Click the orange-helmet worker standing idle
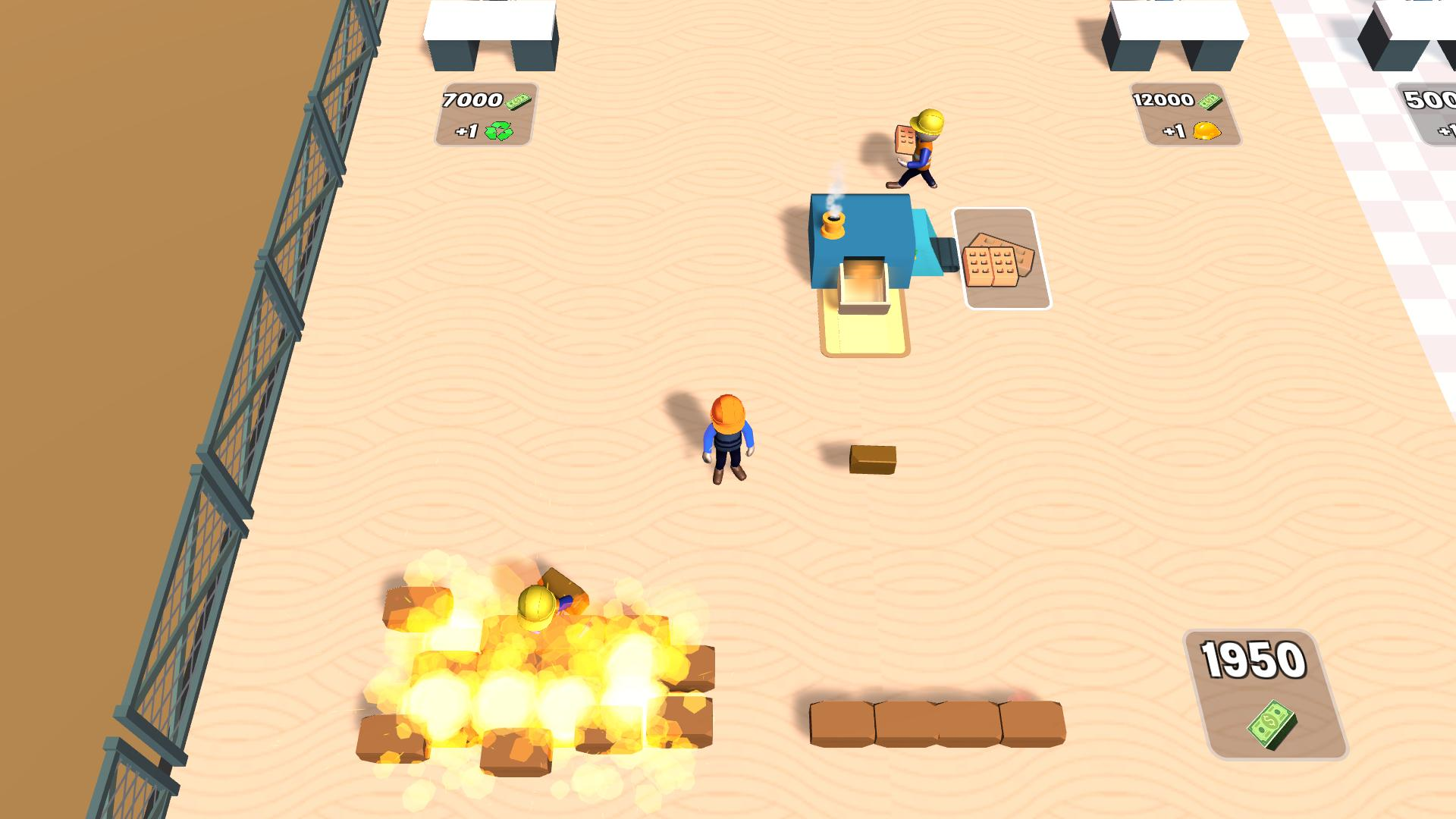Image resolution: width=1456 pixels, height=819 pixels. point(728,436)
